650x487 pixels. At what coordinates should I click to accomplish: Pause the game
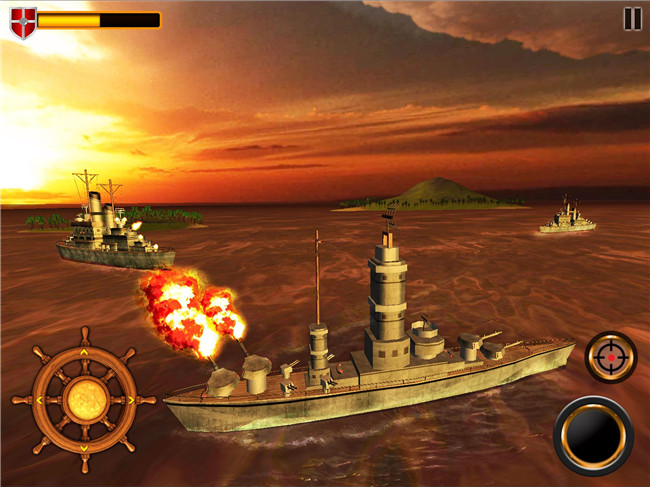(632, 18)
